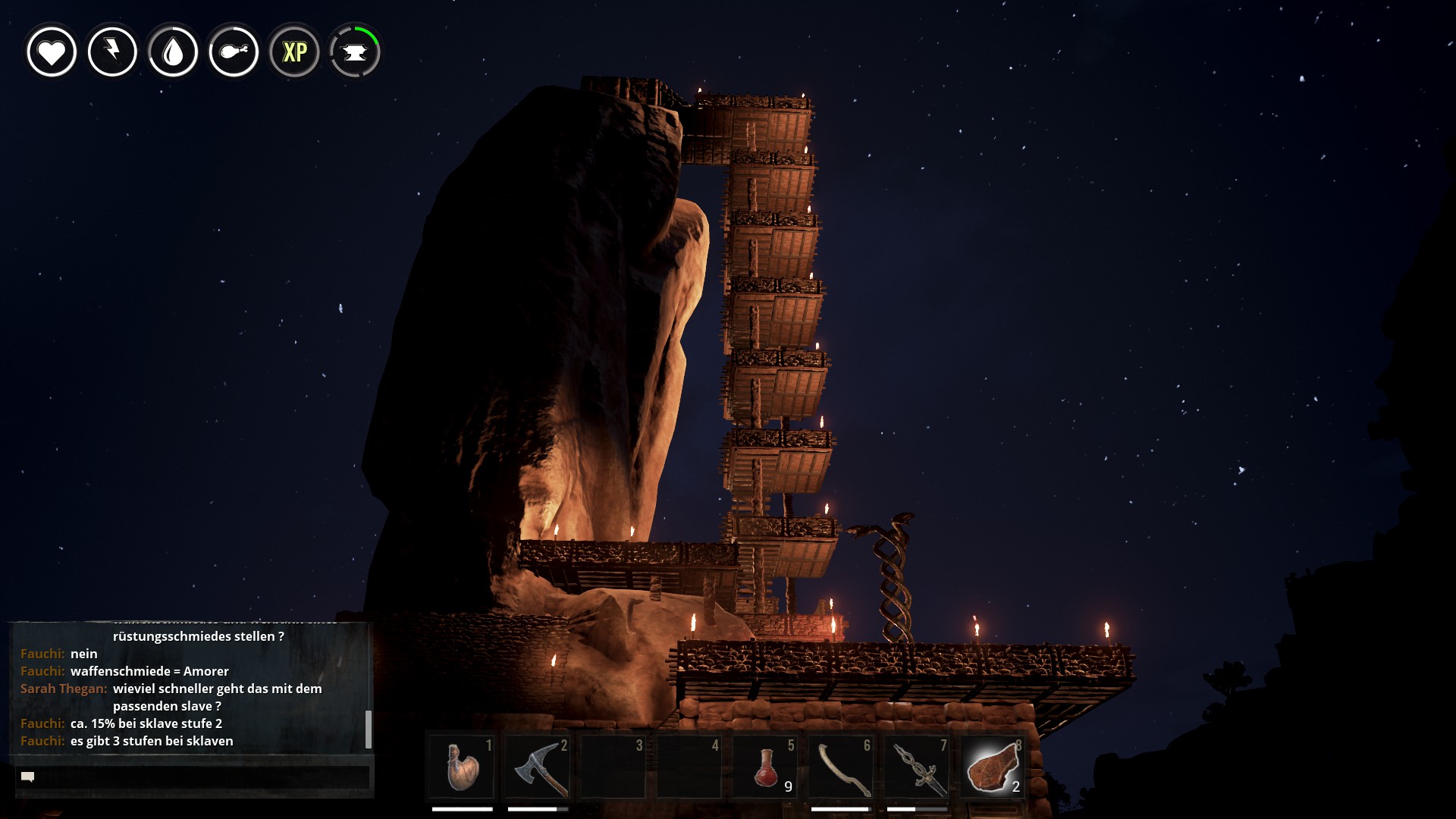Click the chat log scrollbar
This screenshot has height=819, width=1456.
[x=369, y=729]
